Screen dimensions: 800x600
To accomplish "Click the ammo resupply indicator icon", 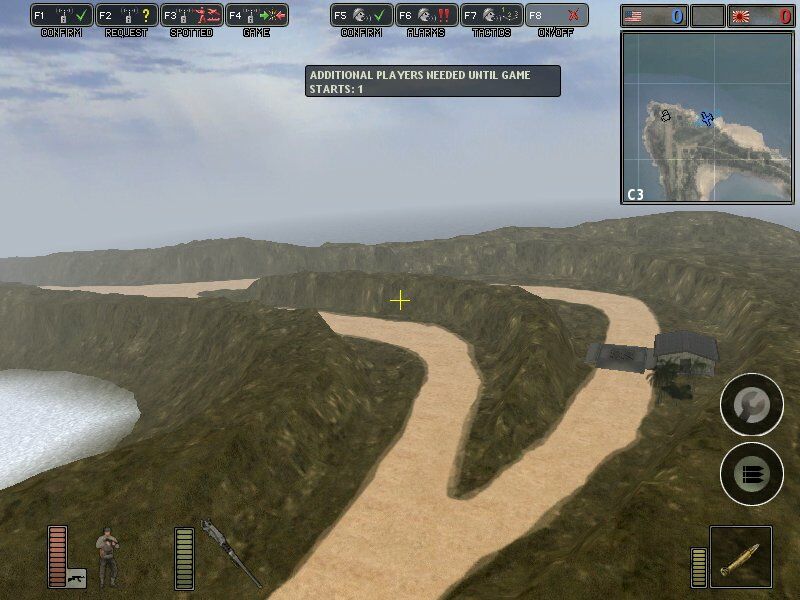I will pos(751,474).
